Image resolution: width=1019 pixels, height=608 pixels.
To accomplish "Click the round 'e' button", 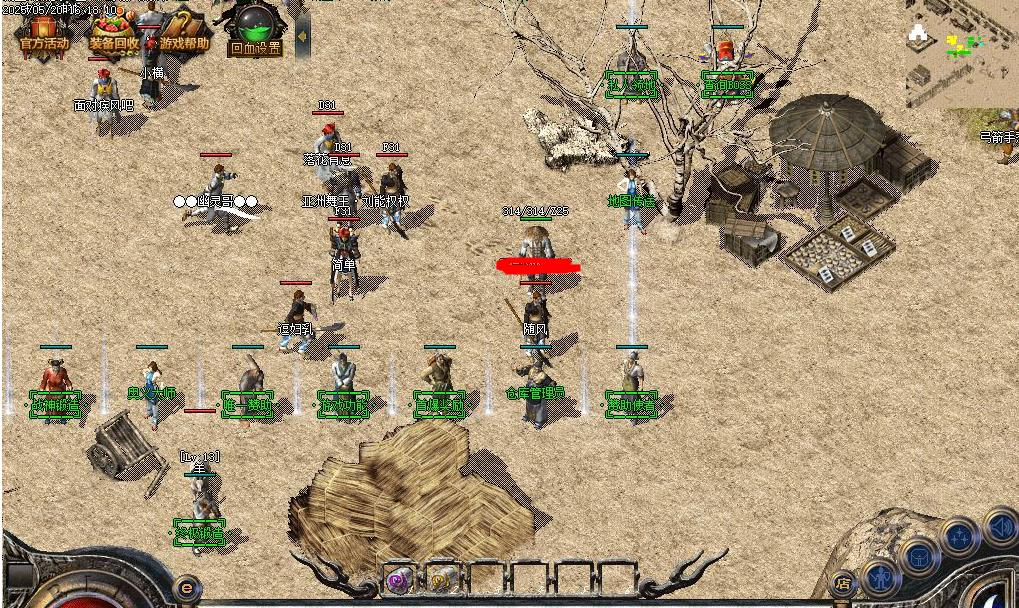I will pos(185,587).
